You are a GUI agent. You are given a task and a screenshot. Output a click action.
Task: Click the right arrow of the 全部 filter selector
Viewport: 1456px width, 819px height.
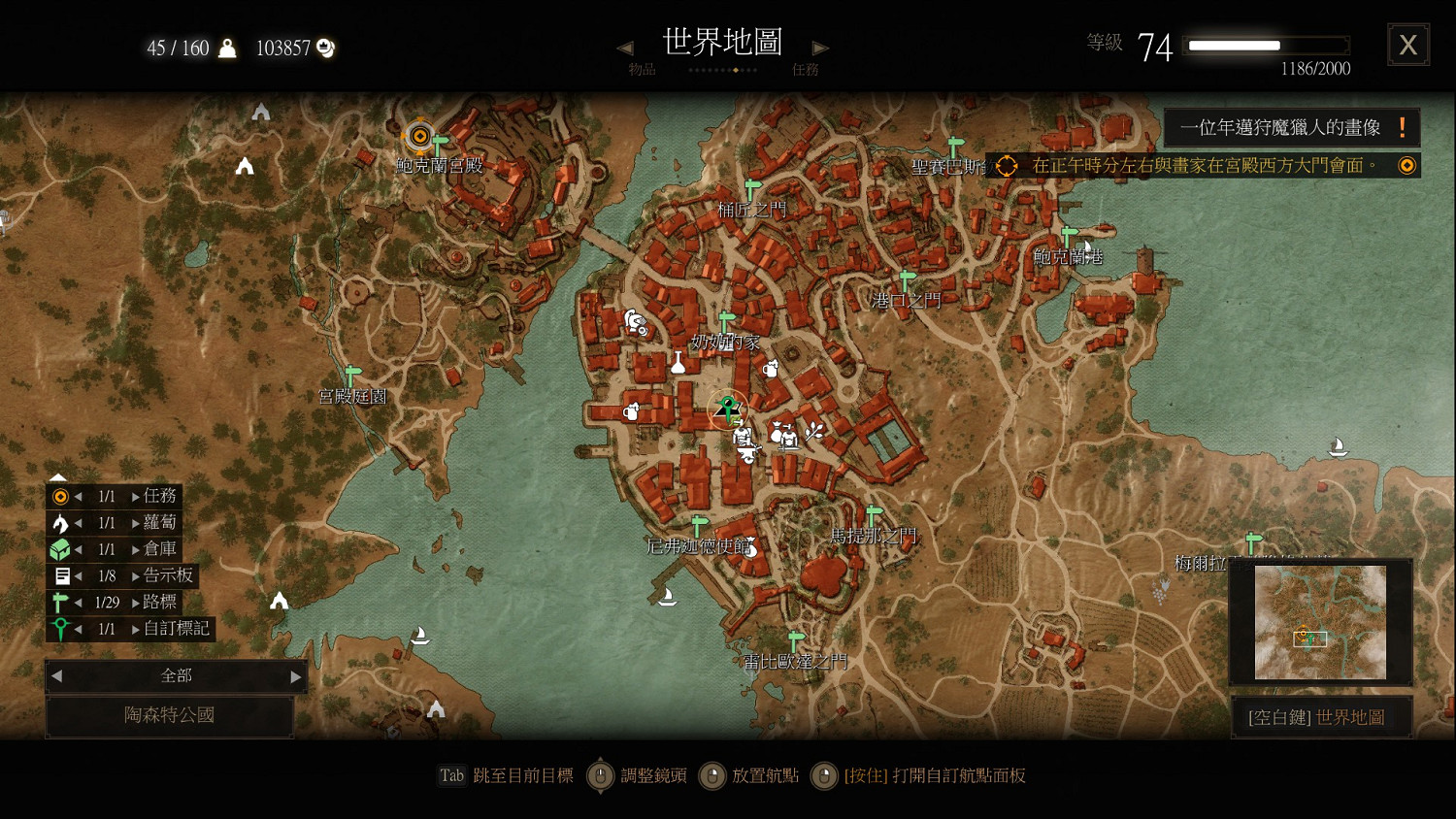297,676
